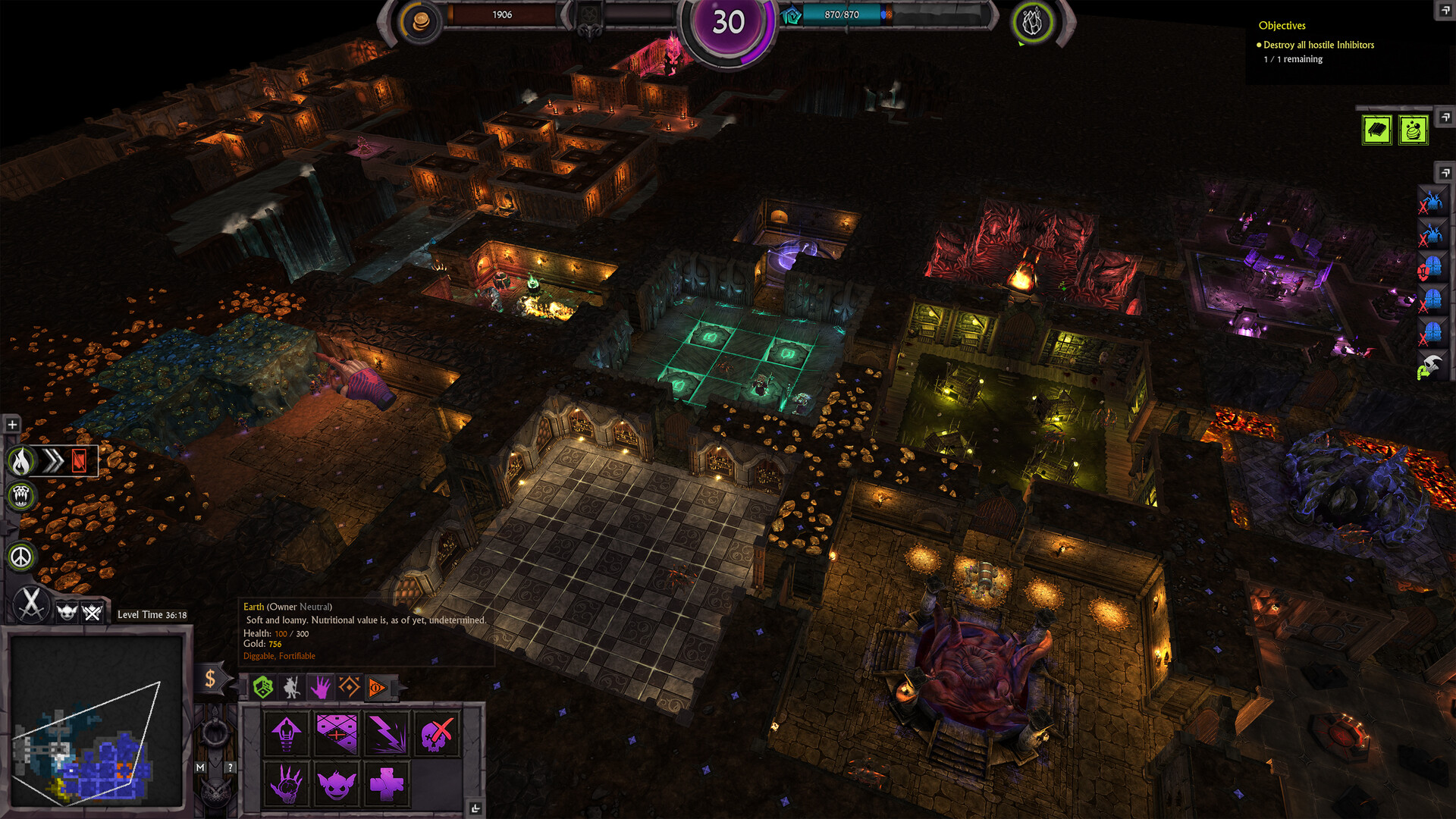Select the purple floor tiles spell
Image resolution: width=1456 pixels, height=819 pixels.
337,733
